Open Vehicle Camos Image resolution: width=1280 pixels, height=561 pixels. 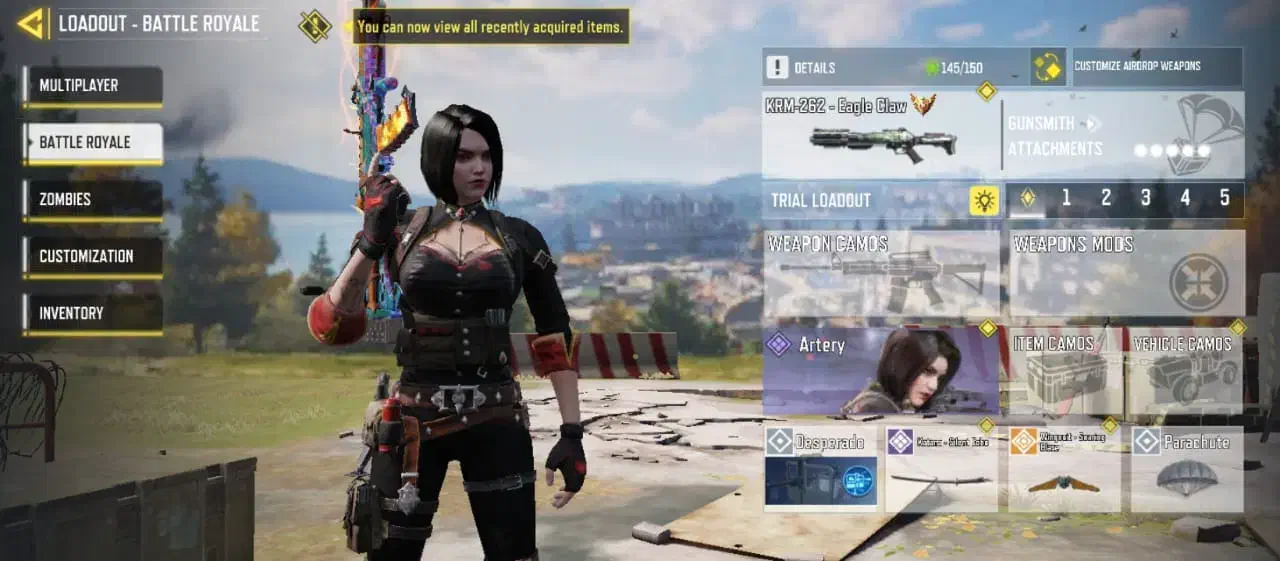1187,371
